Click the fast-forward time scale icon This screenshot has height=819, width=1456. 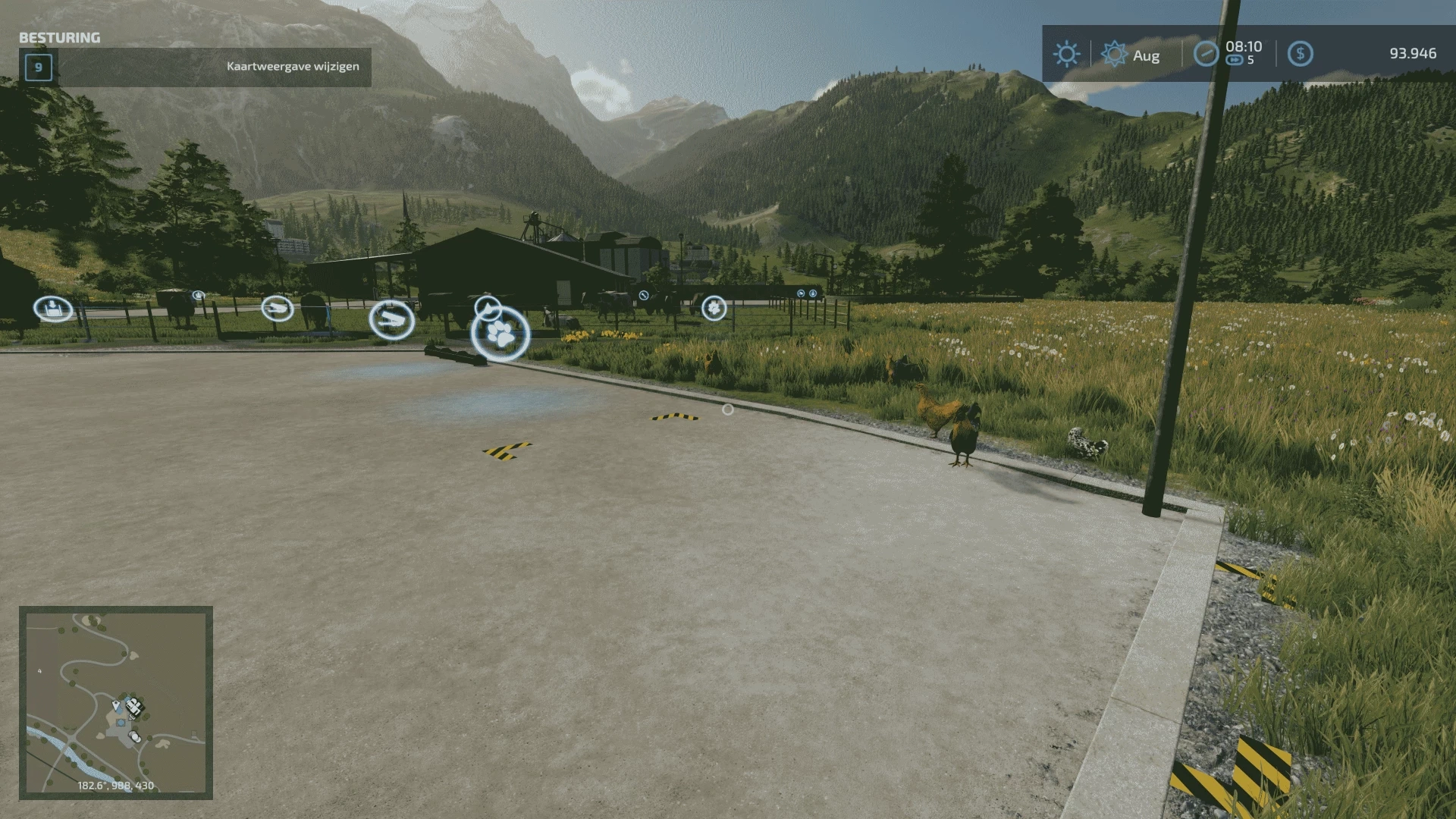(x=1234, y=61)
